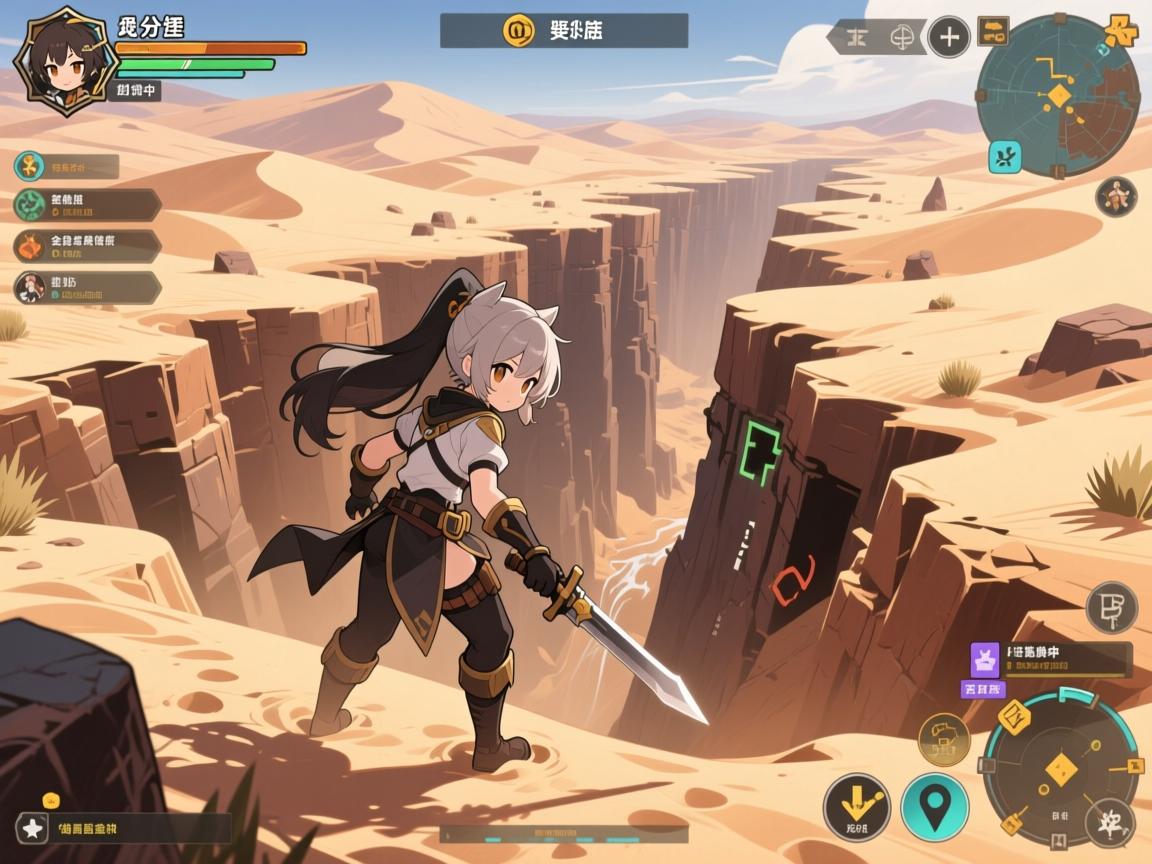Click the round plus button
The height and width of the screenshot is (864, 1152).
coord(947,38)
